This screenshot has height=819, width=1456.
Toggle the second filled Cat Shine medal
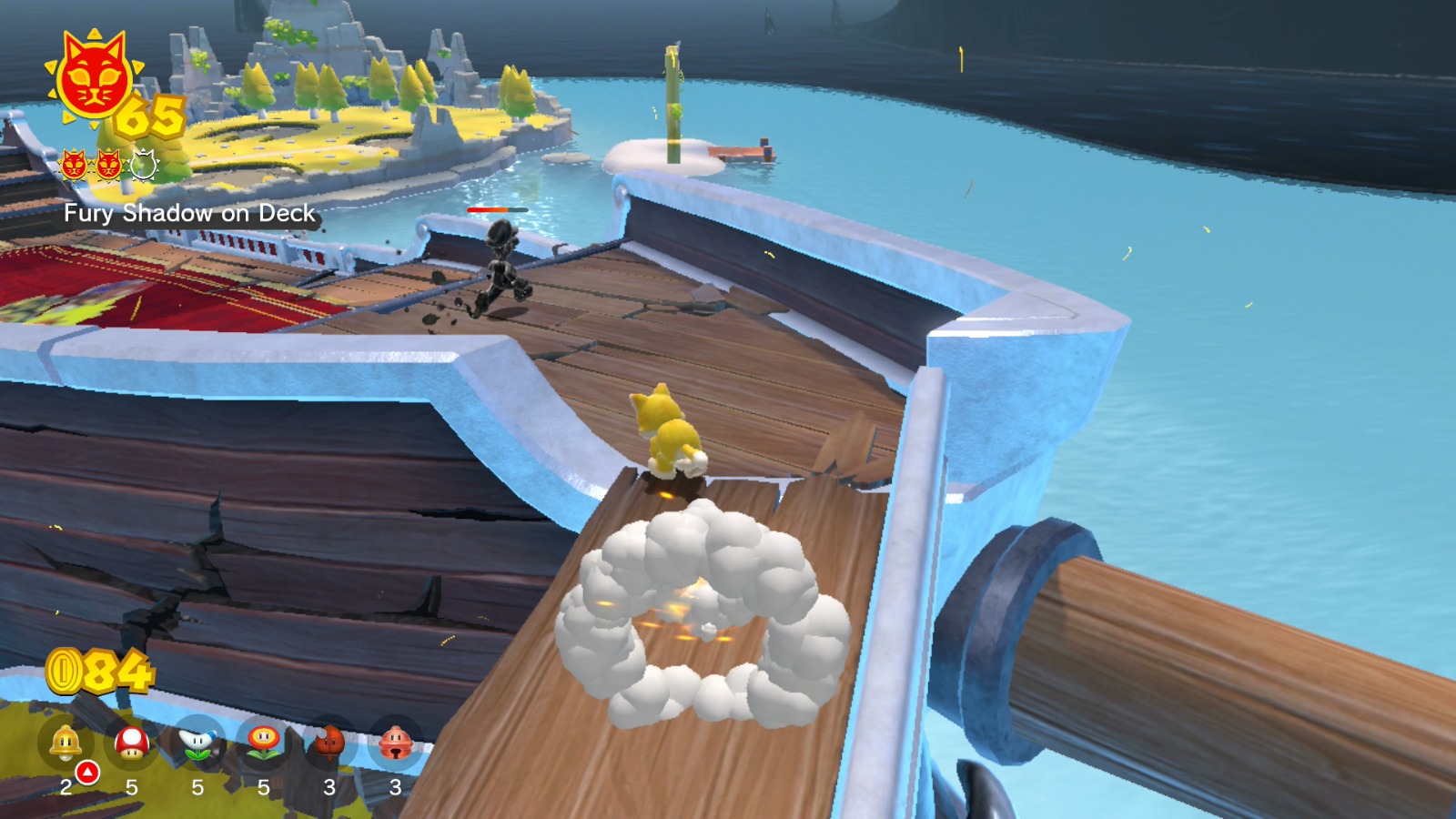pyautogui.click(x=109, y=167)
